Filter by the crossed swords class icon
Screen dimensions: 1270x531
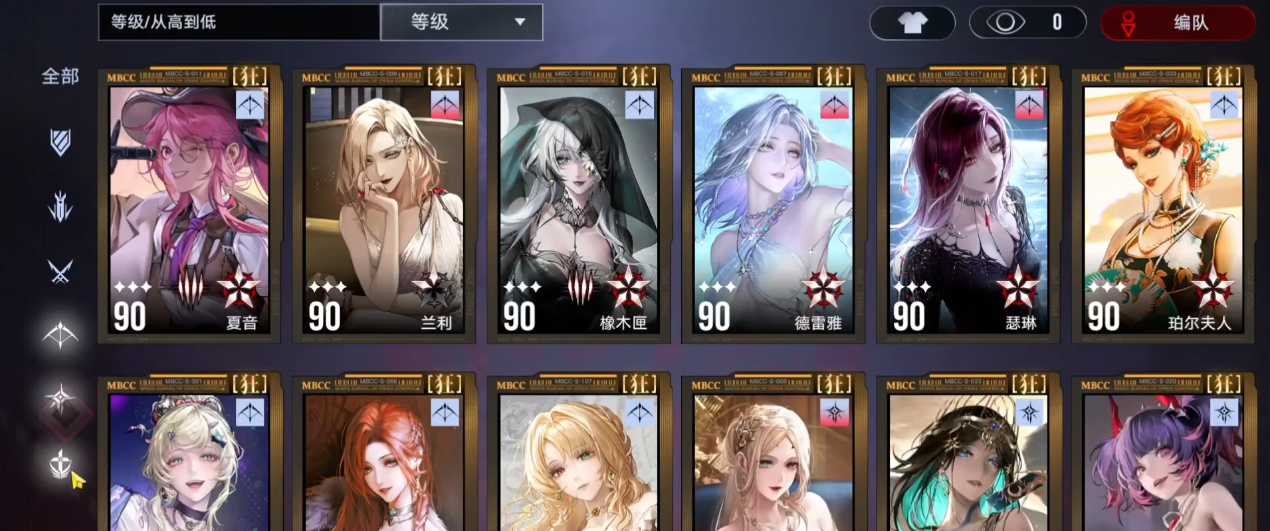[x=60, y=270]
